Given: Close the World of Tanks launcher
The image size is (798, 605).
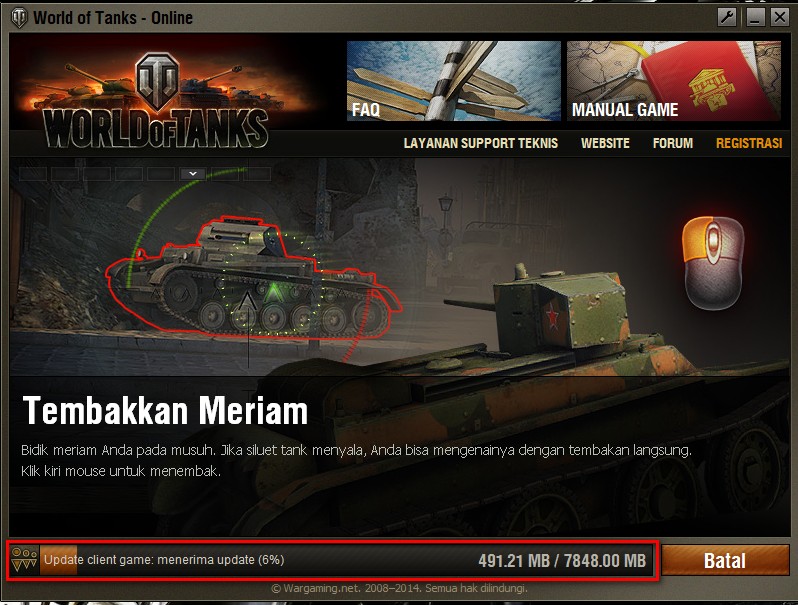Looking at the screenshot, I should pyautogui.click(x=779, y=17).
